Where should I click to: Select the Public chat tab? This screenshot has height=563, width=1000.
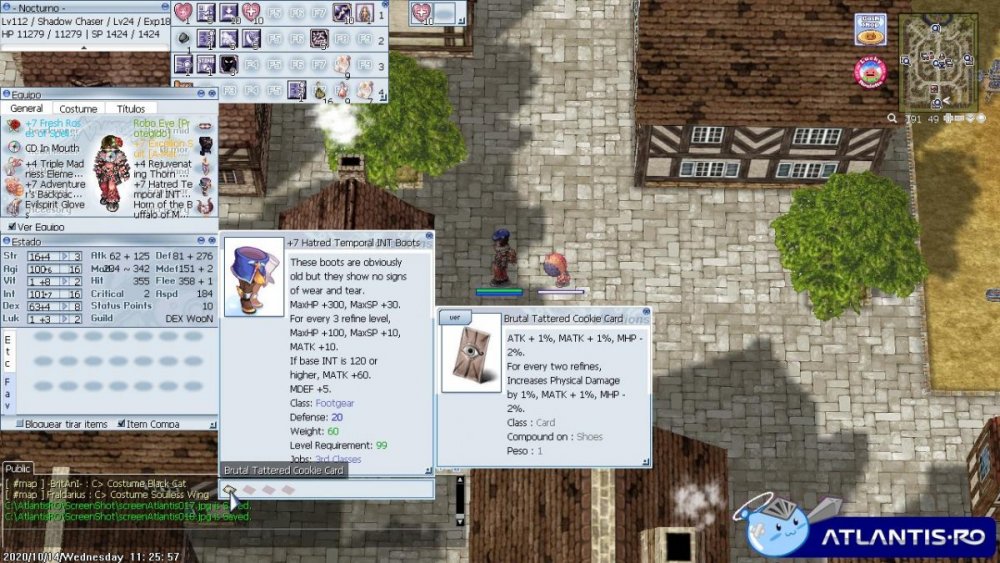coord(18,468)
